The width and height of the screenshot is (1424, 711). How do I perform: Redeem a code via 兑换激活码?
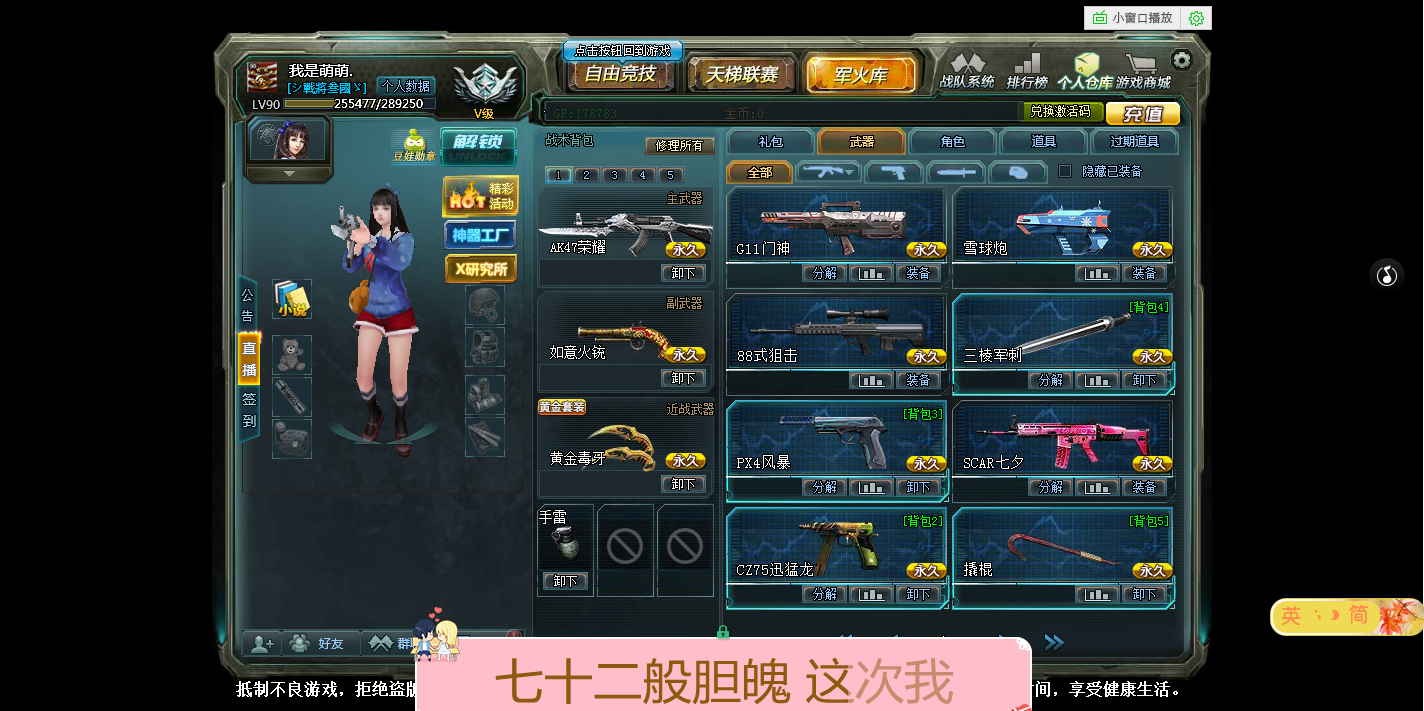[1061, 112]
